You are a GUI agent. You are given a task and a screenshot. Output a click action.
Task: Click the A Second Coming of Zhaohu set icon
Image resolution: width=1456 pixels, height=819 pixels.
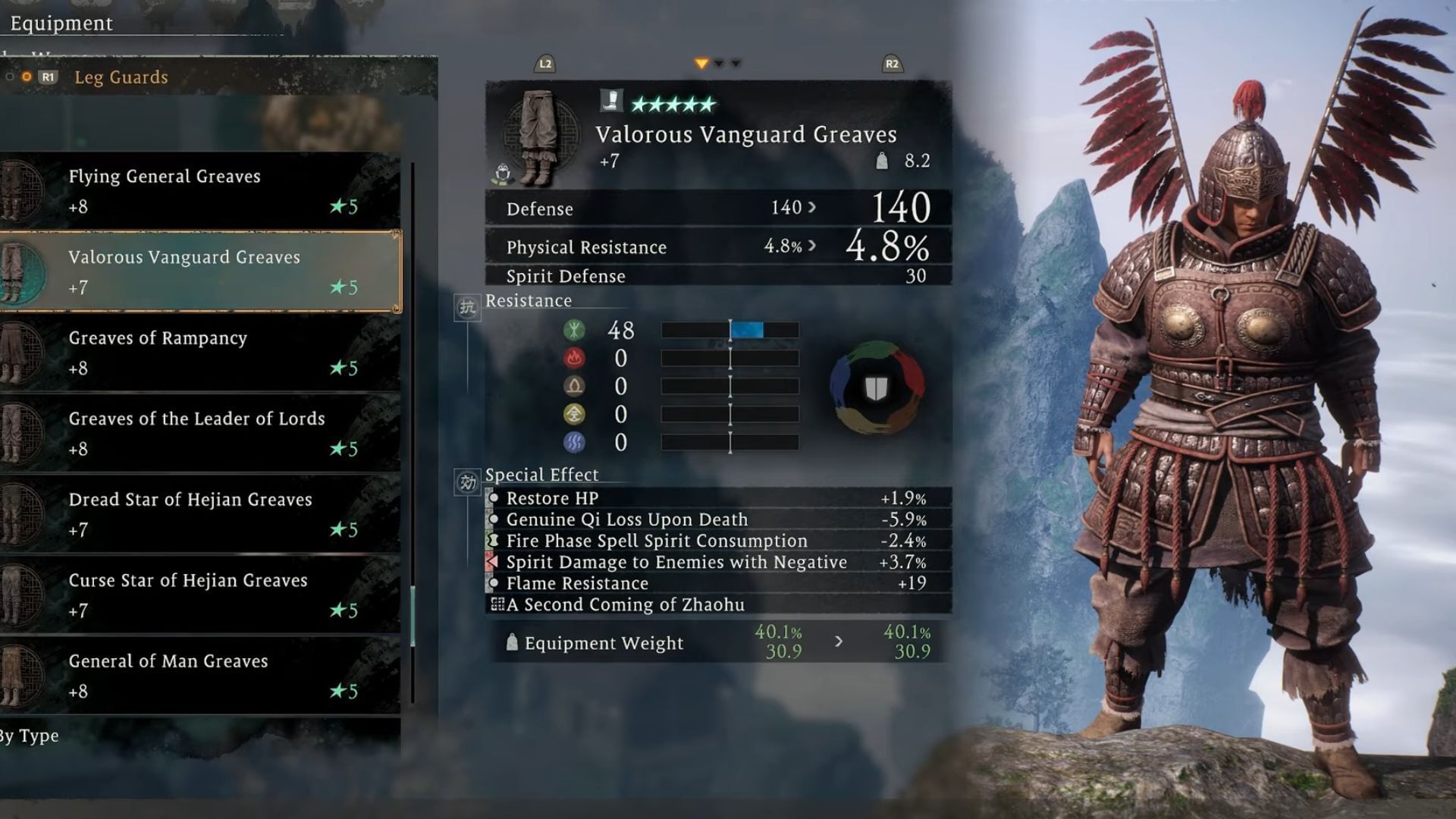click(x=497, y=604)
